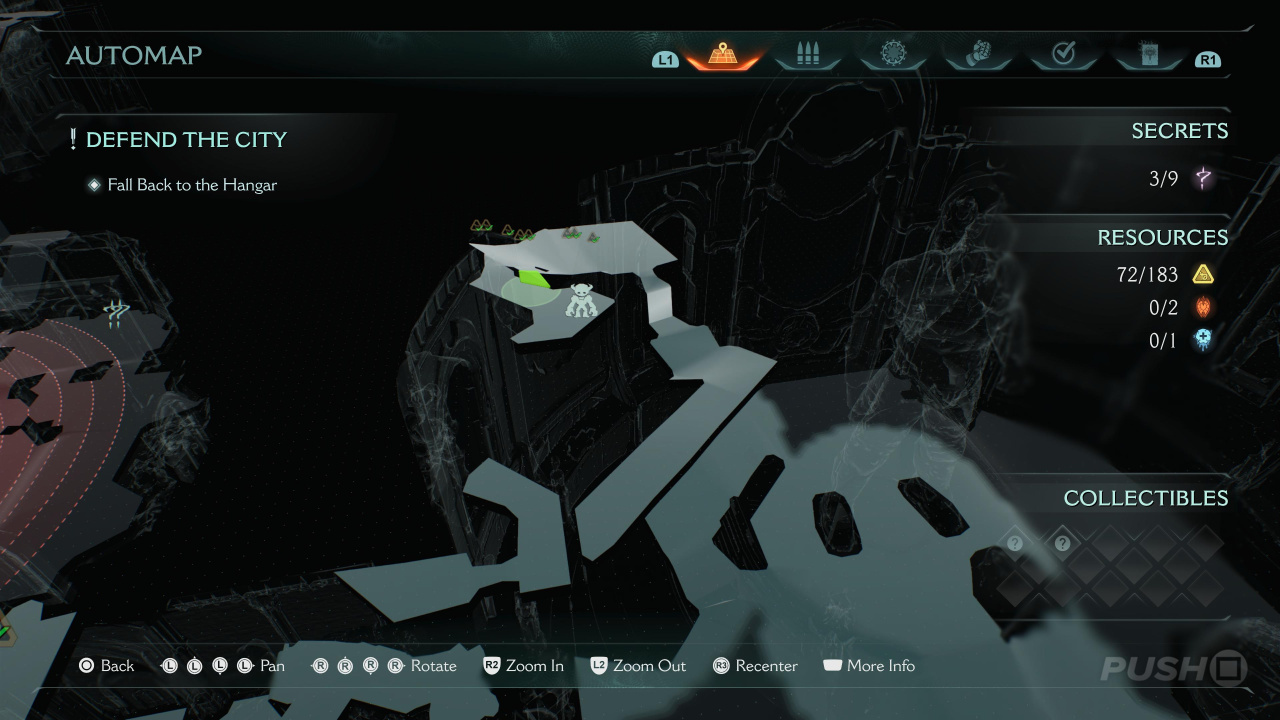Click the secrets rune icon
The width and height of the screenshot is (1280, 720).
click(1203, 179)
